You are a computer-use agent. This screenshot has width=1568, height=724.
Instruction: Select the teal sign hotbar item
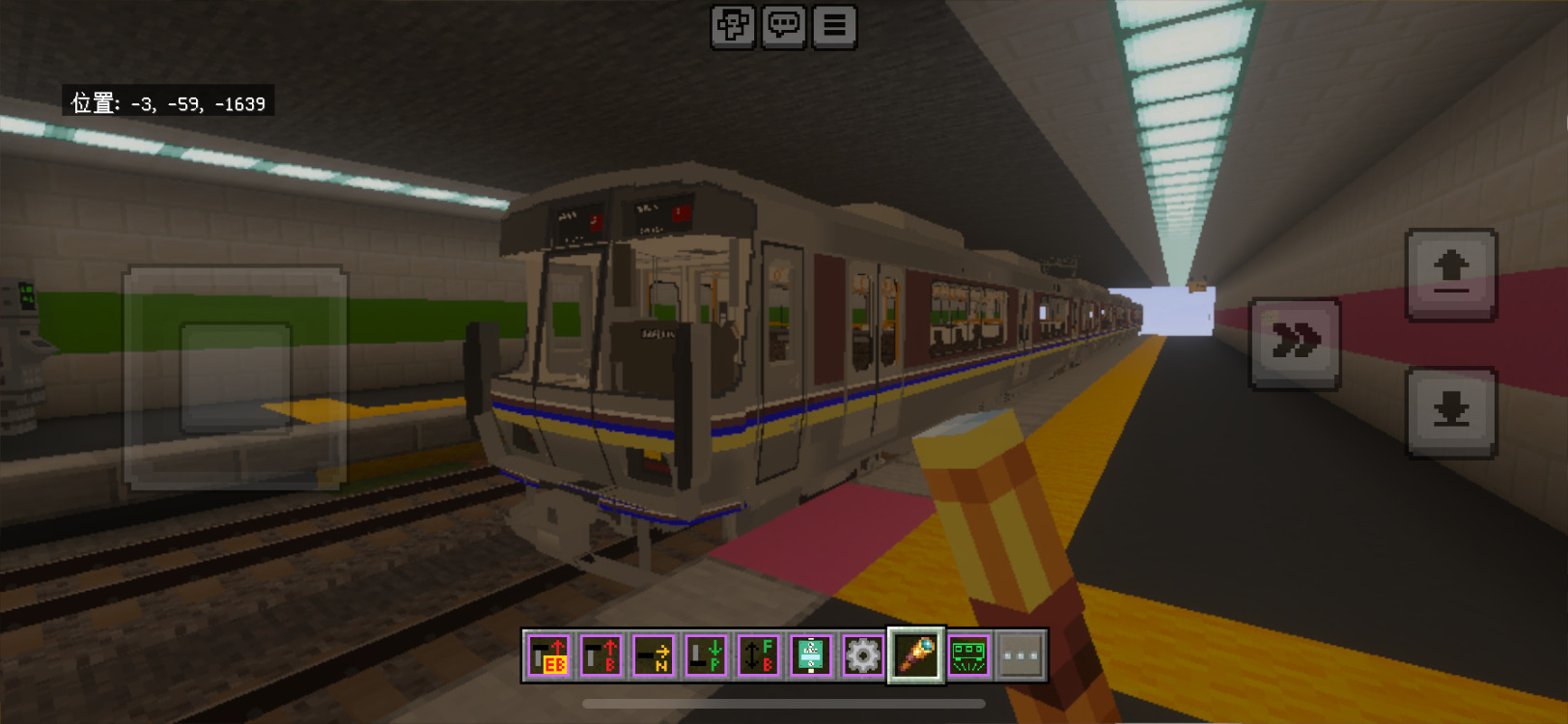(811, 656)
